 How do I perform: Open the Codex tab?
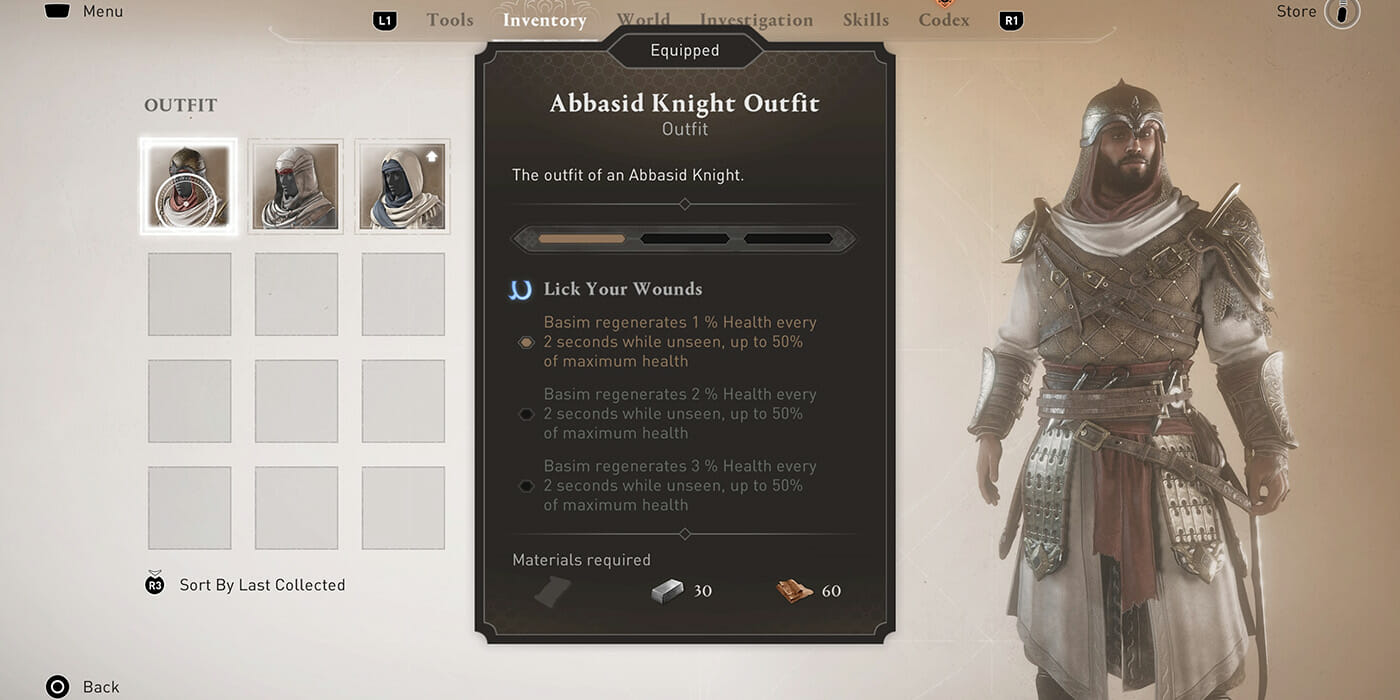944,20
